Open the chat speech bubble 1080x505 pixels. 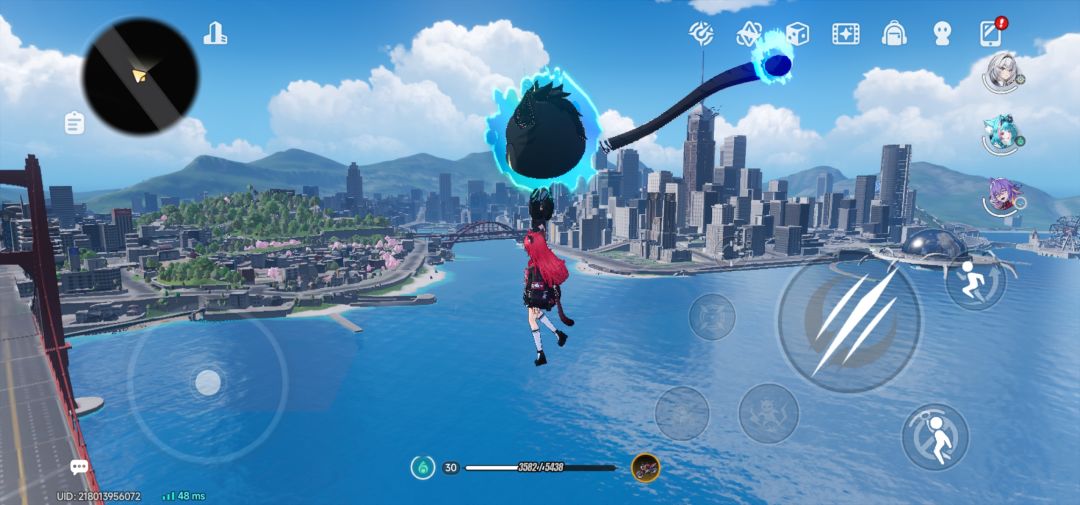(x=79, y=467)
